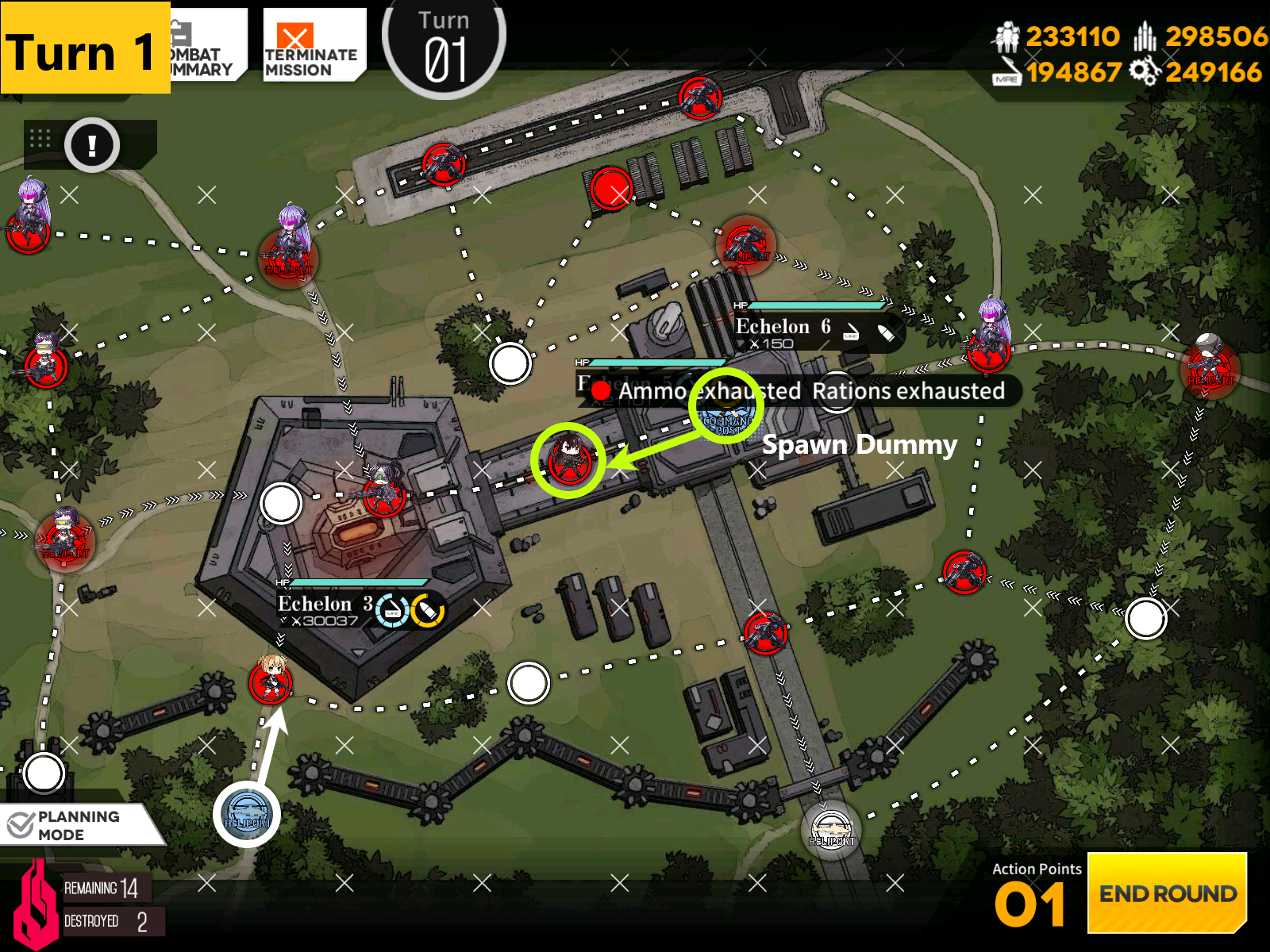Click the ammo resource icon showing 298506
The image size is (1270, 952).
pos(1145,36)
